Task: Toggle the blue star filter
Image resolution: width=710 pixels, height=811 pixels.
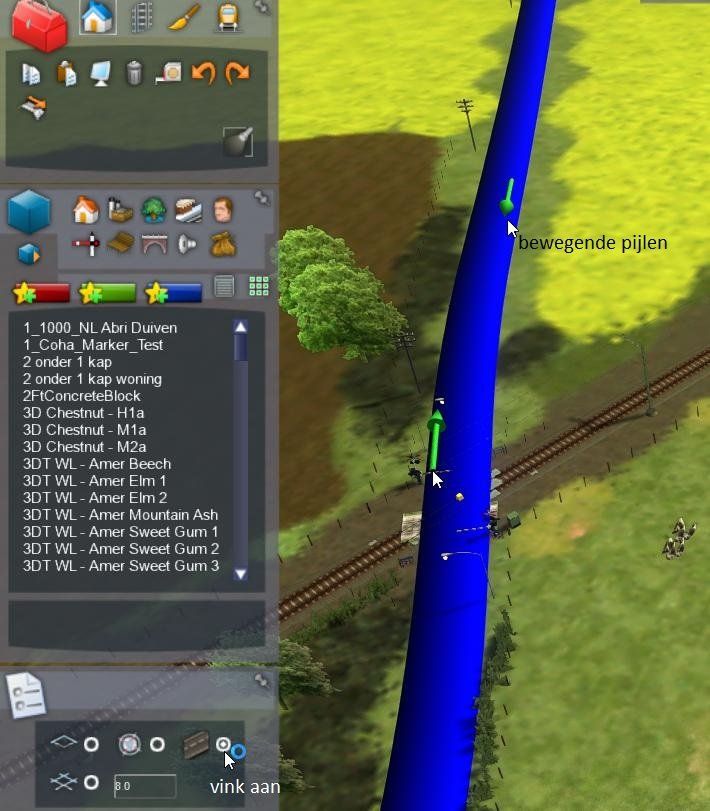Action: click(x=173, y=292)
